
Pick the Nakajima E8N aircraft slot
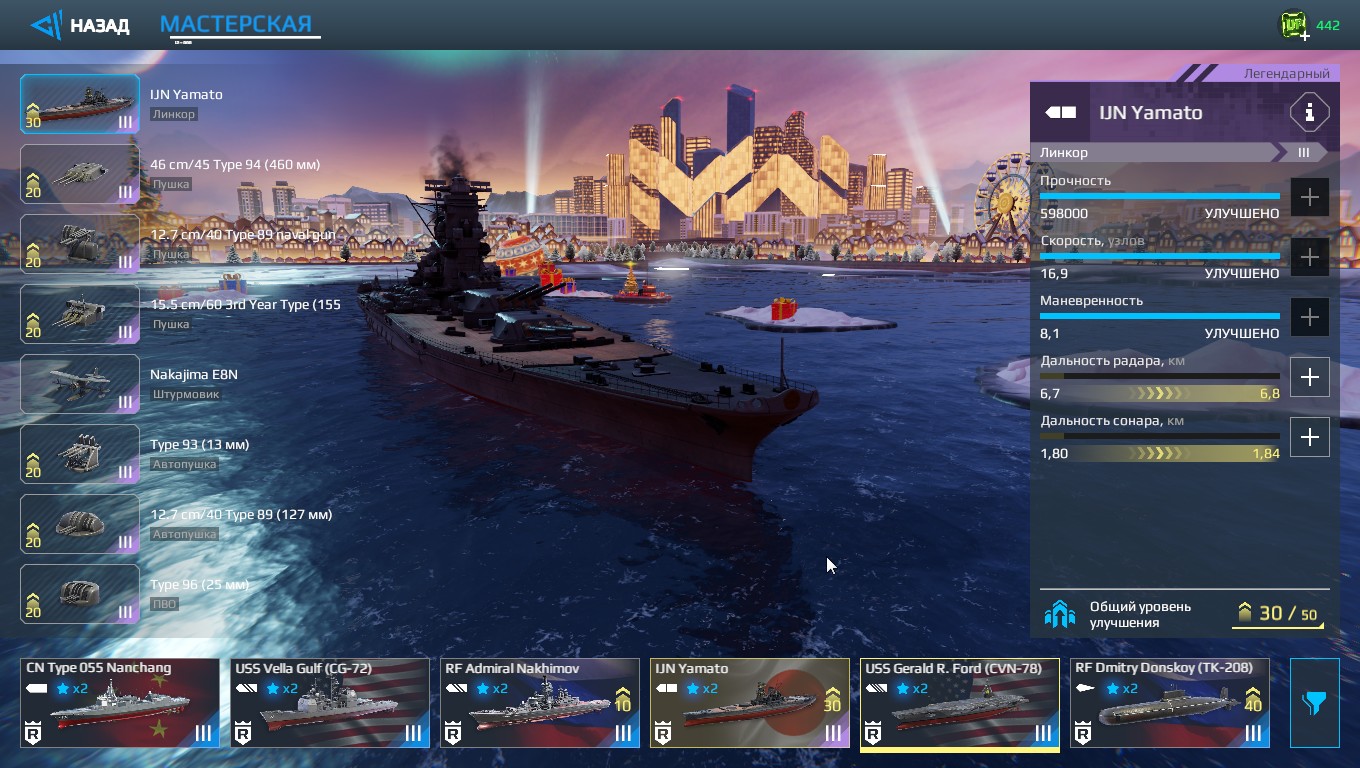(80, 384)
